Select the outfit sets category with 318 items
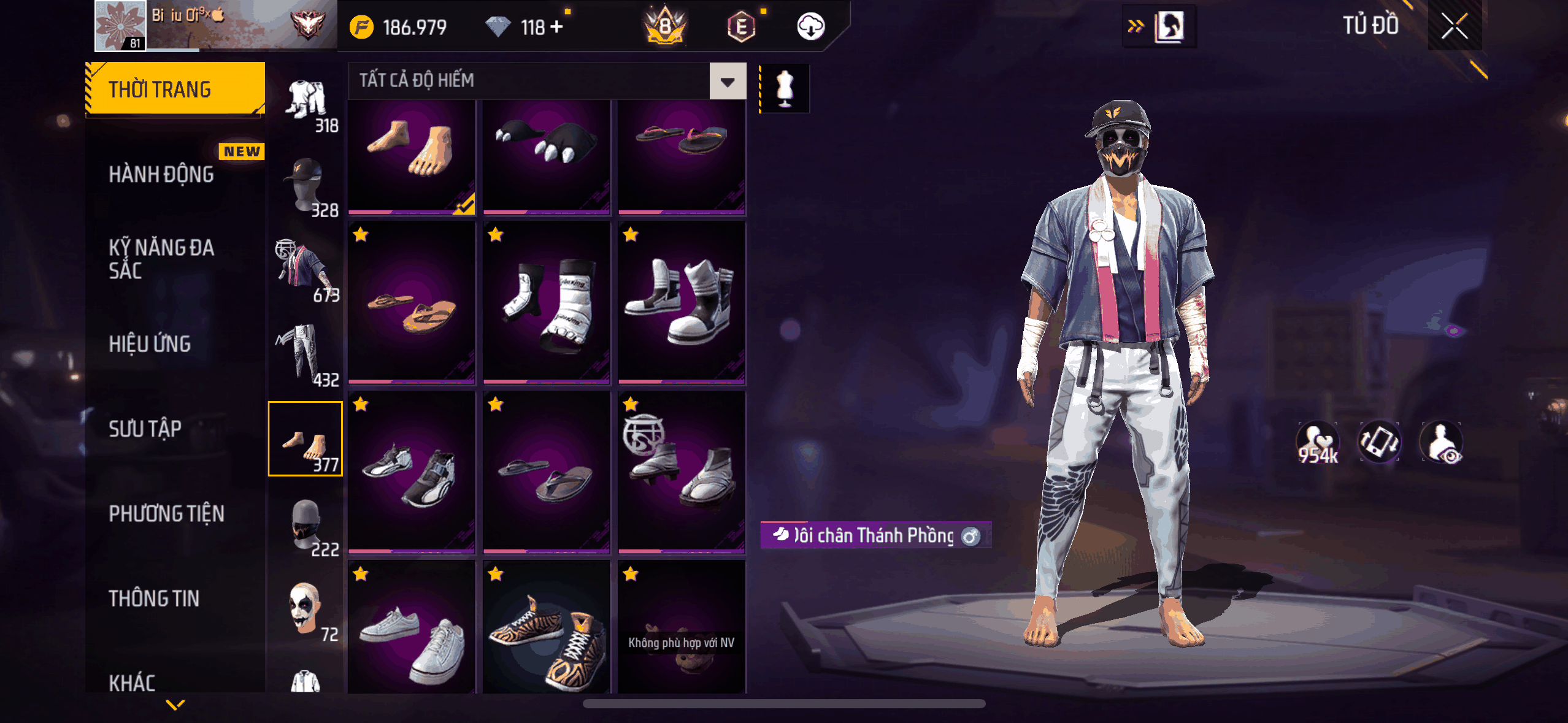Screen dimensions: 1568x723 [x=307, y=104]
